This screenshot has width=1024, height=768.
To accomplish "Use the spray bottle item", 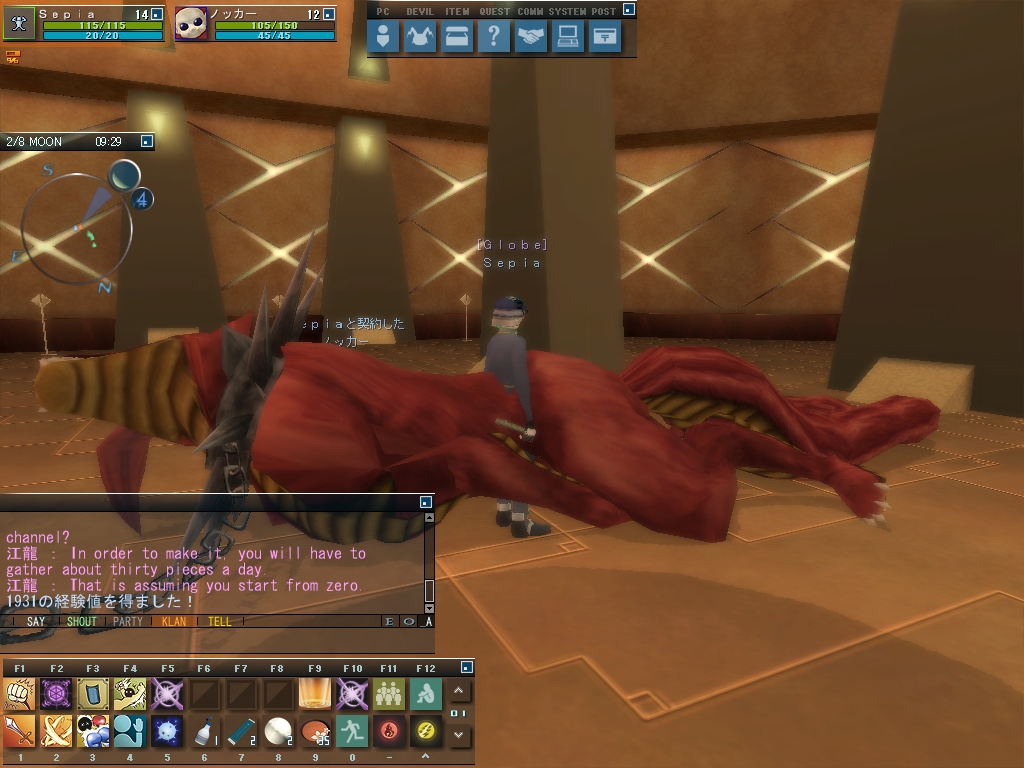I will 204,731.
